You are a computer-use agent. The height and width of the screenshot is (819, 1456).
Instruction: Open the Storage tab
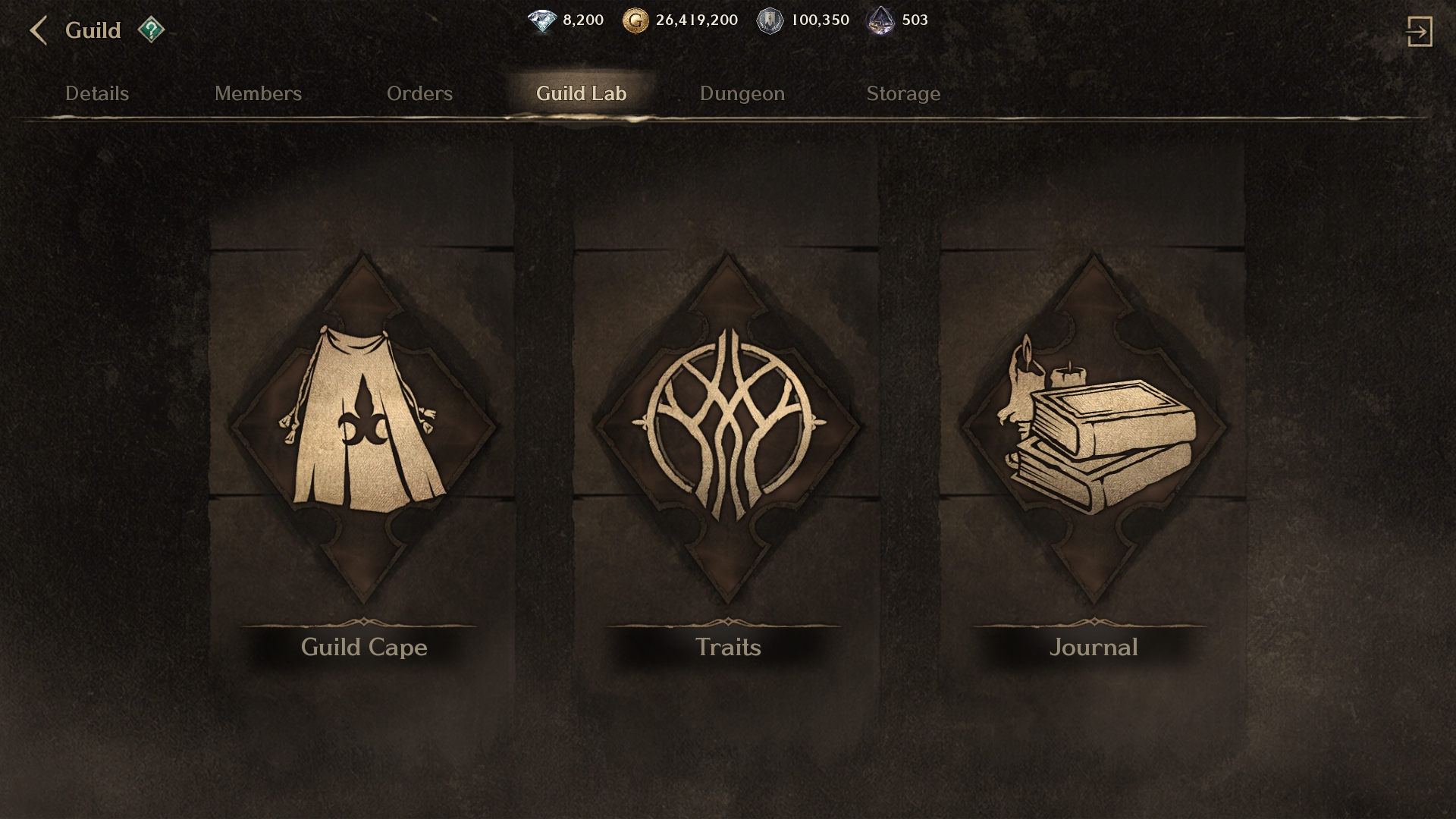[903, 93]
